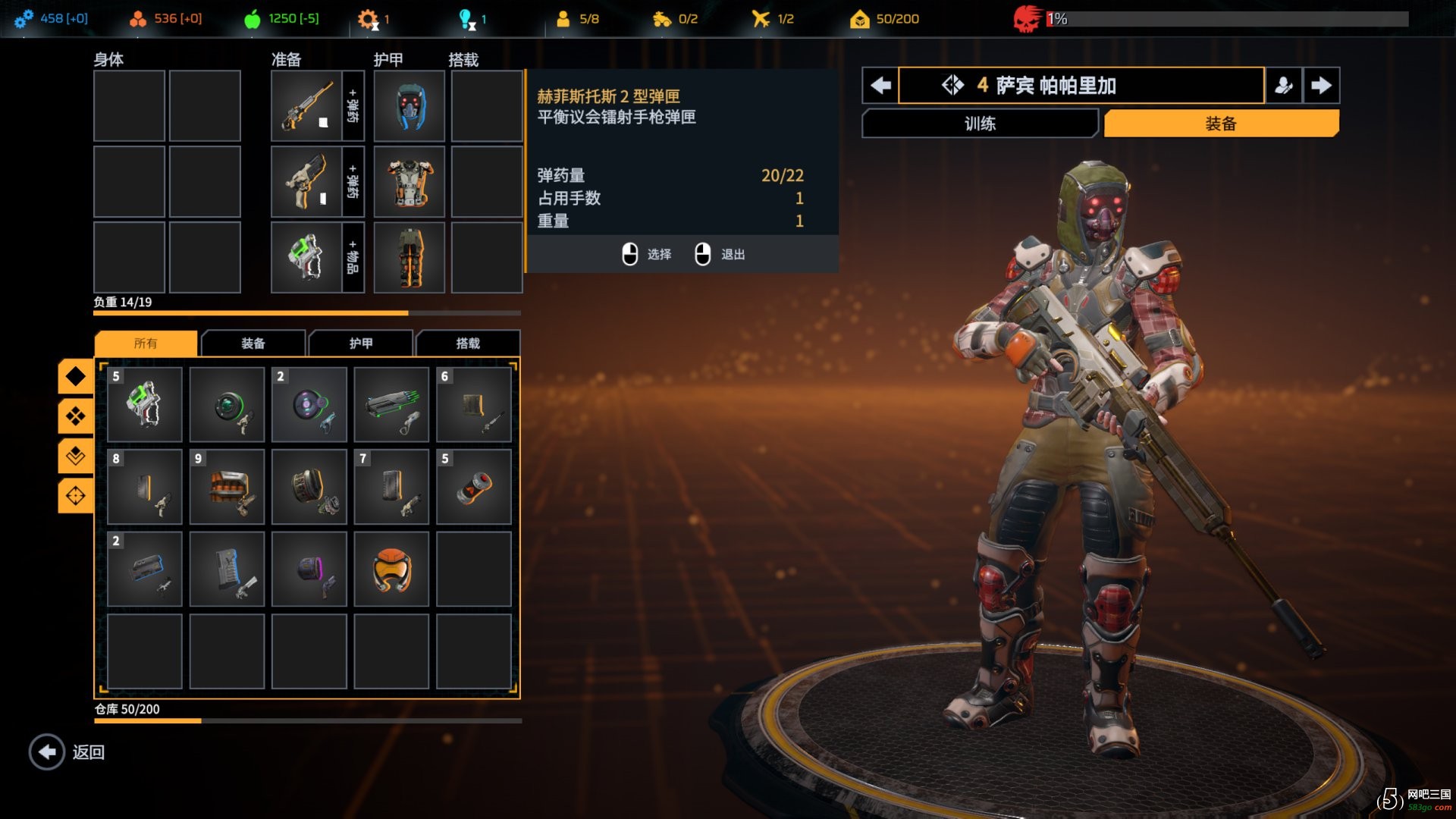Image resolution: width=1456 pixels, height=819 pixels.
Task: Show previous soldier with left arrow
Action: (880, 85)
